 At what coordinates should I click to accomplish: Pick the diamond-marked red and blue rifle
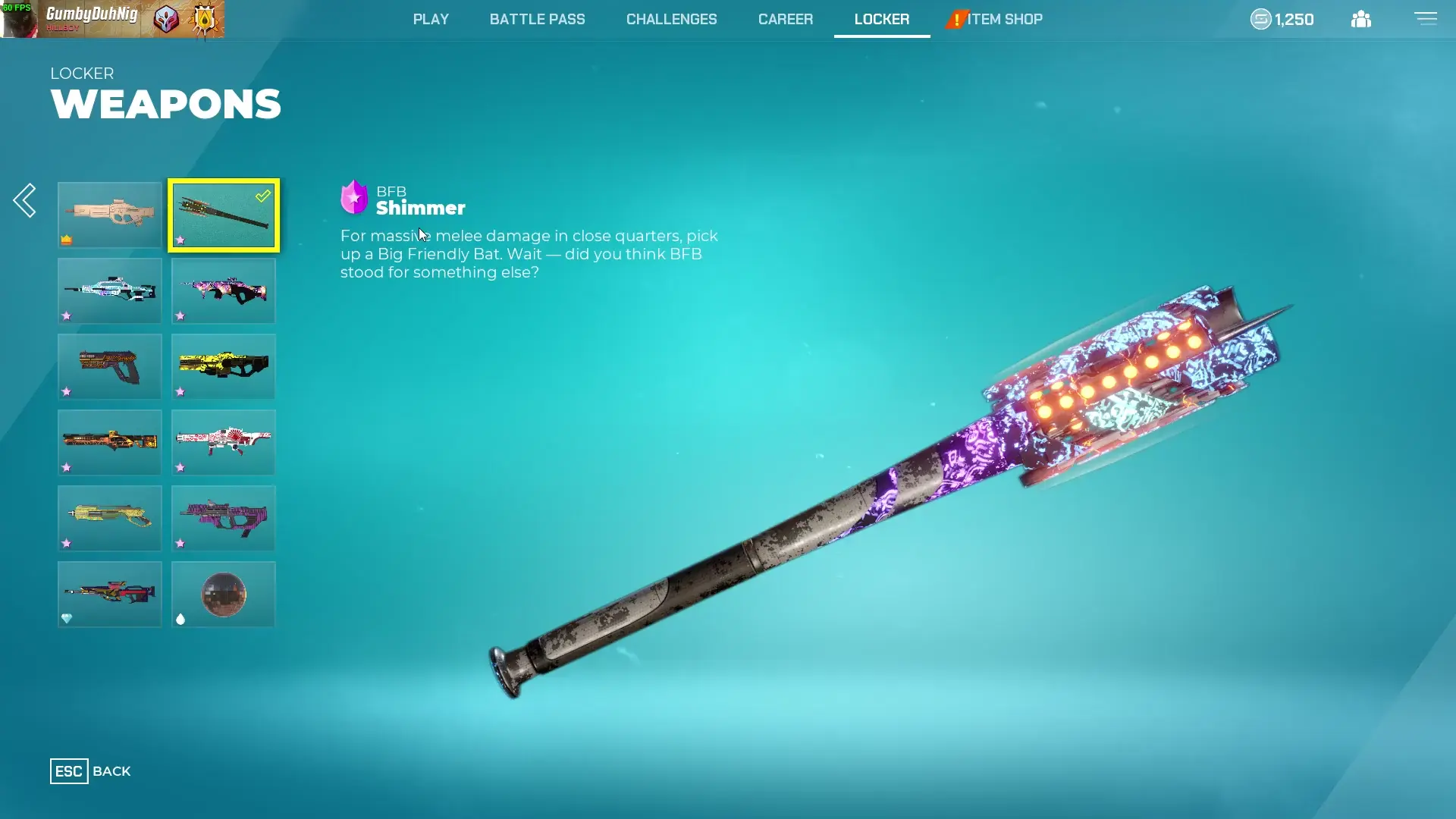(110, 595)
